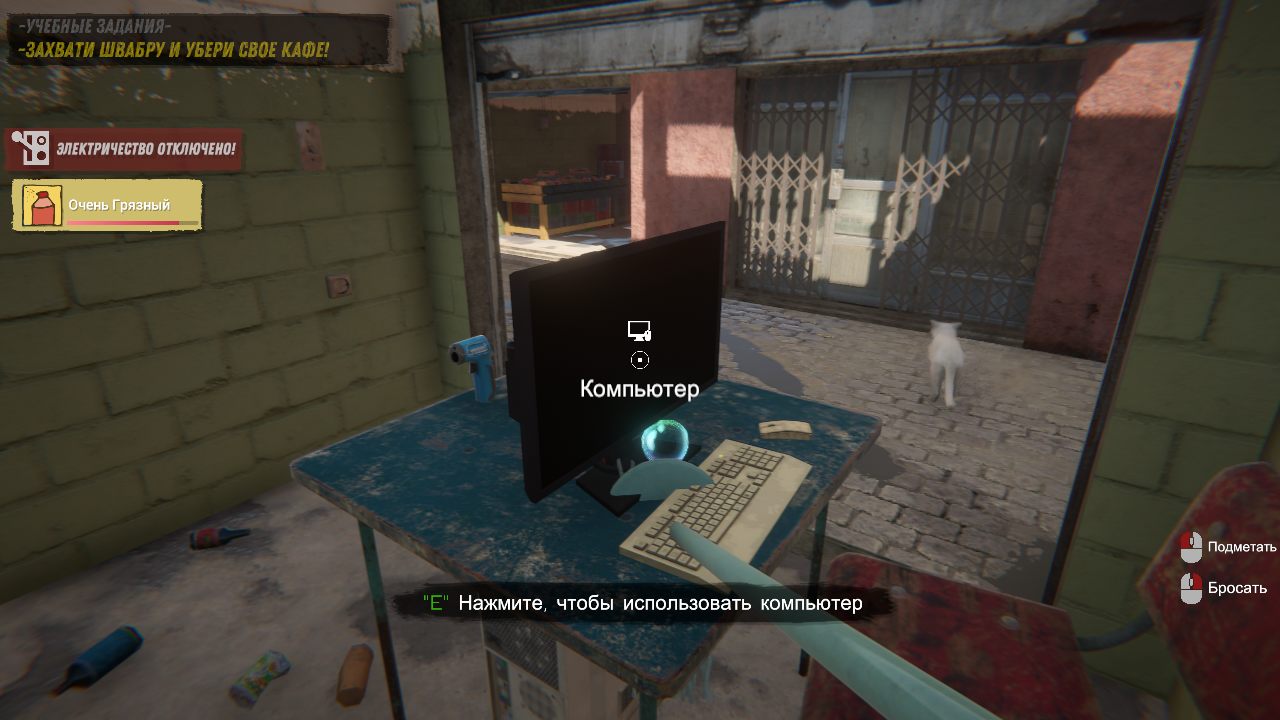The width and height of the screenshot is (1280, 720).
Task: Click the использовать компьютер prompt text
Action: pyautogui.click(x=660, y=603)
